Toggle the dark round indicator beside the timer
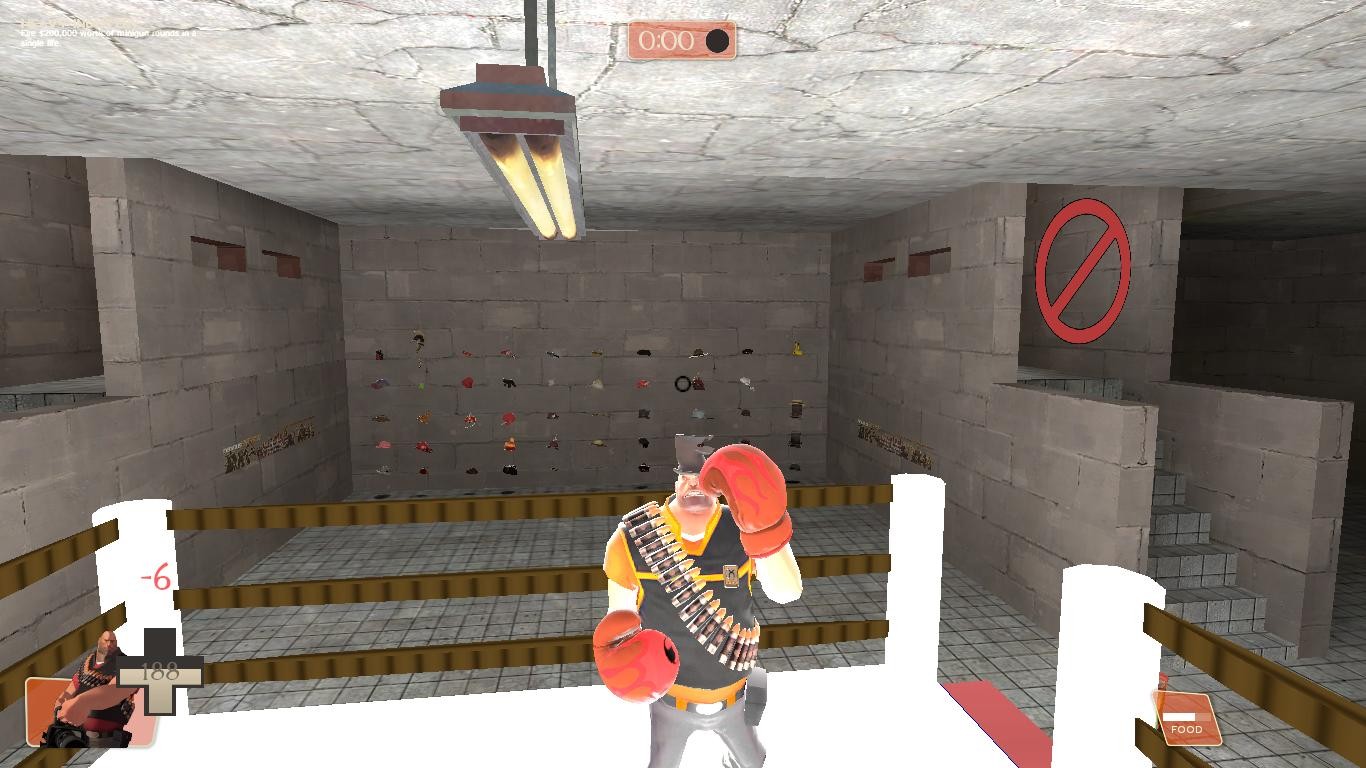Image resolution: width=1366 pixels, height=768 pixels. tap(717, 39)
